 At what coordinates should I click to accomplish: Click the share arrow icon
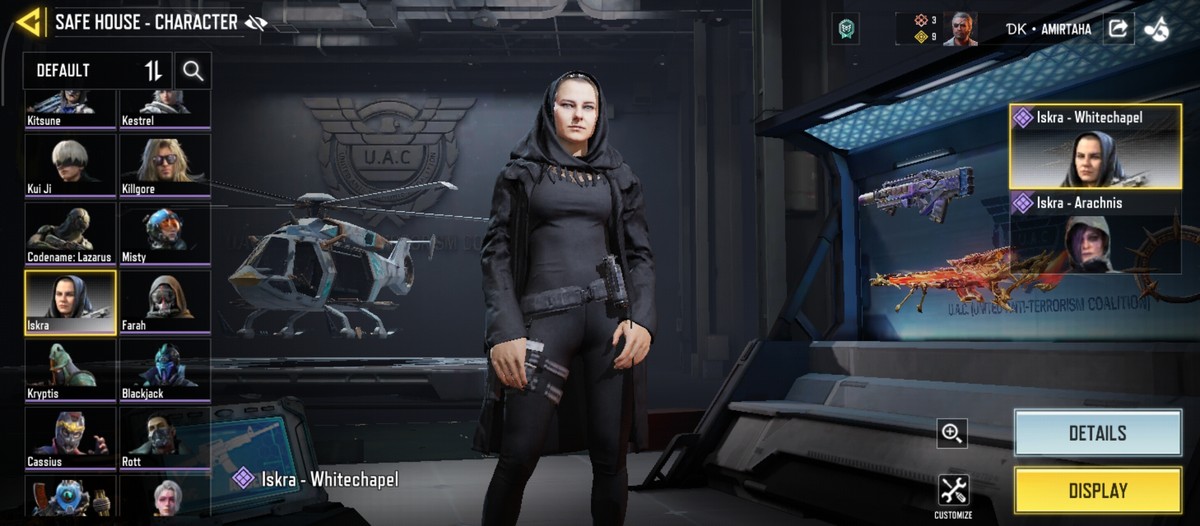click(1118, 29)
